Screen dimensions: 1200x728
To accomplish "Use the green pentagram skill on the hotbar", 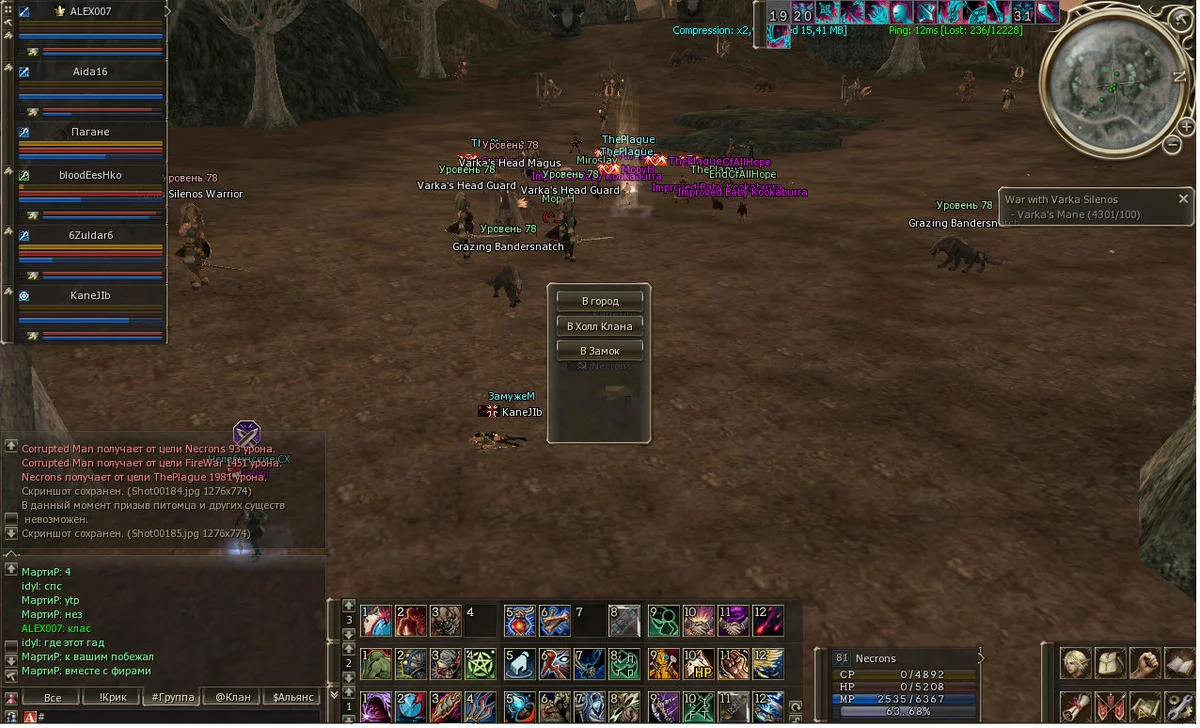I will tap(478, 663).
